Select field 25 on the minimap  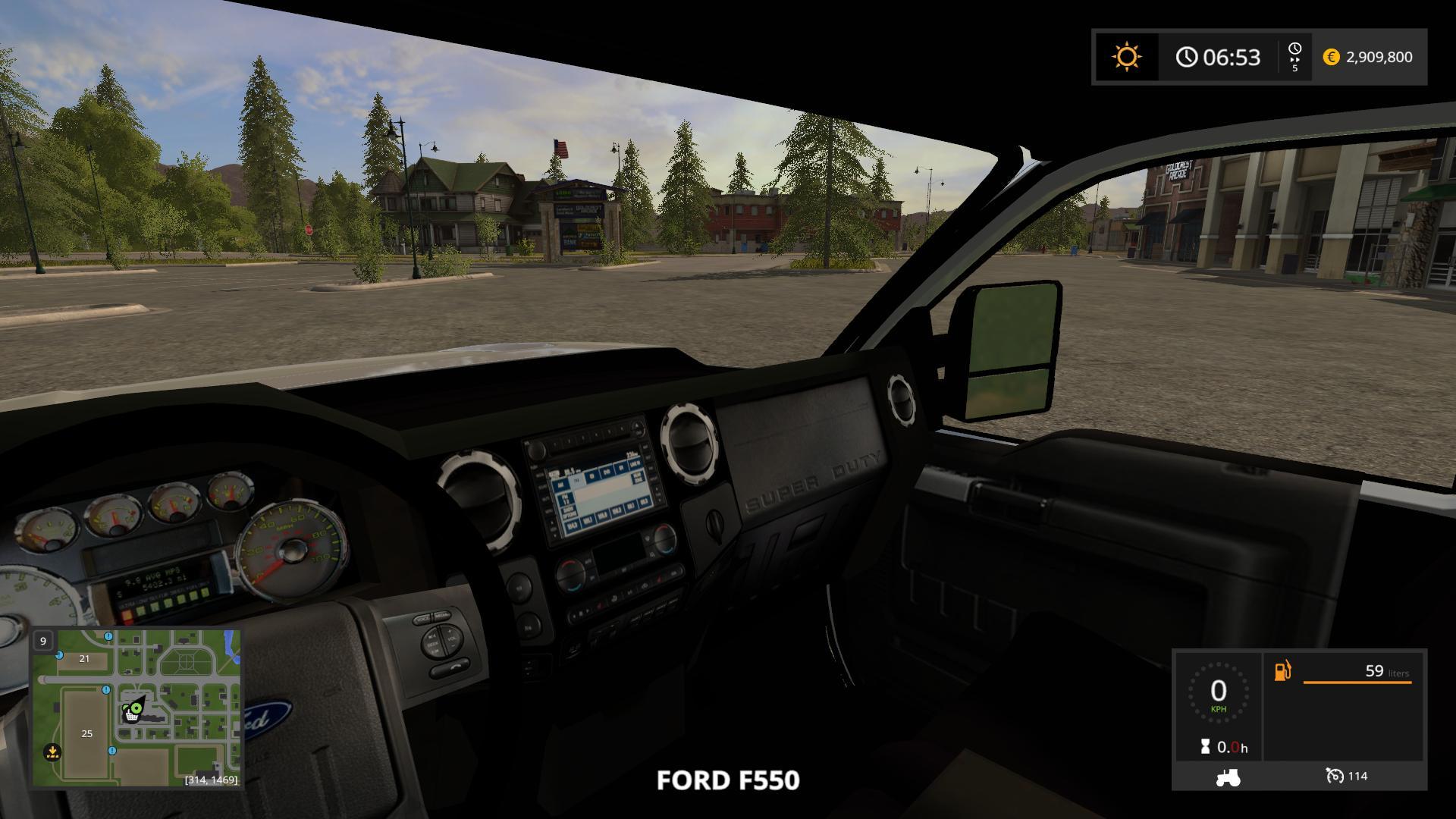(x=86, y=733)
